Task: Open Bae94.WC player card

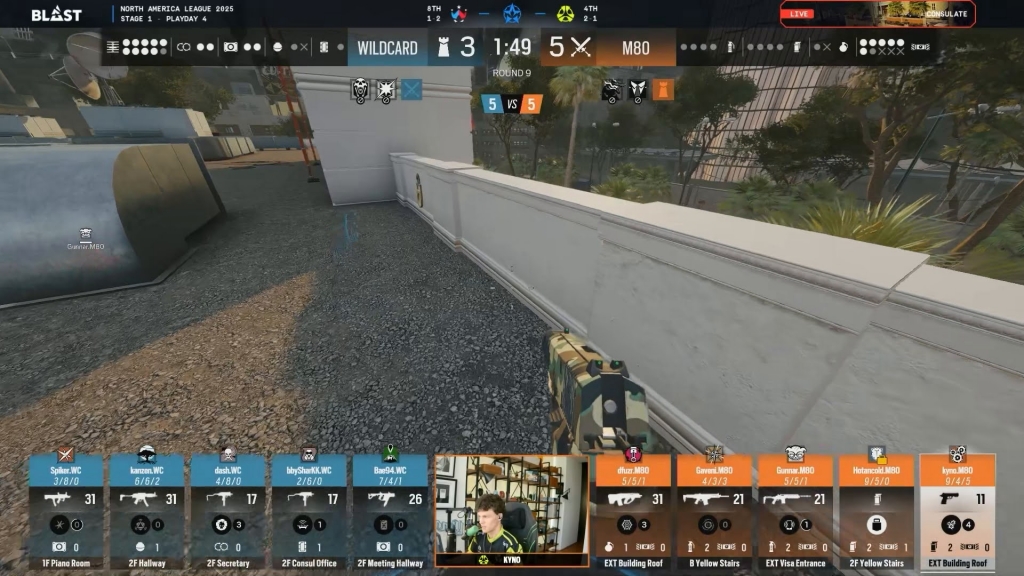Action: (x=391, y=510)
